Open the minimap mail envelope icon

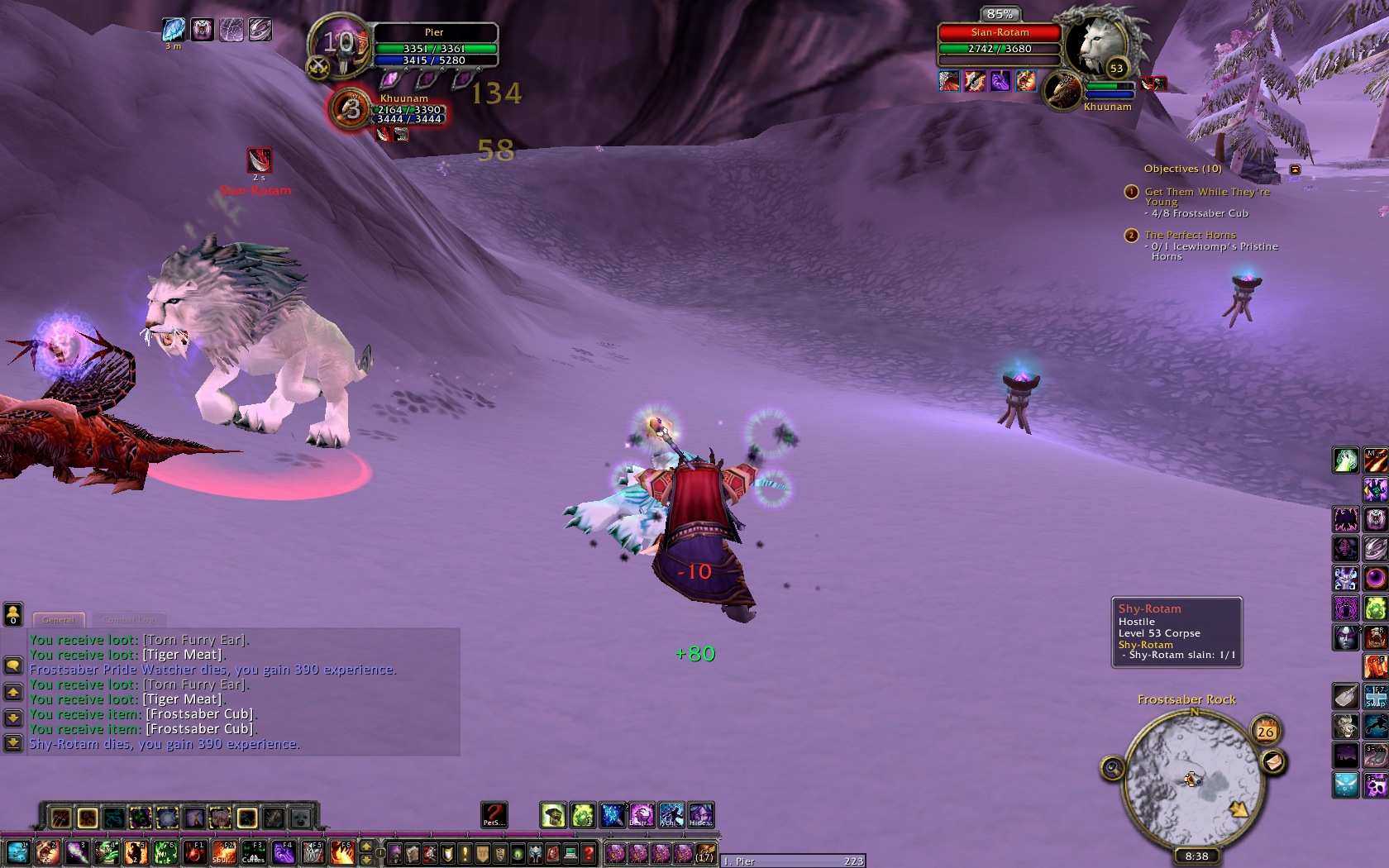click(1273, 761)
